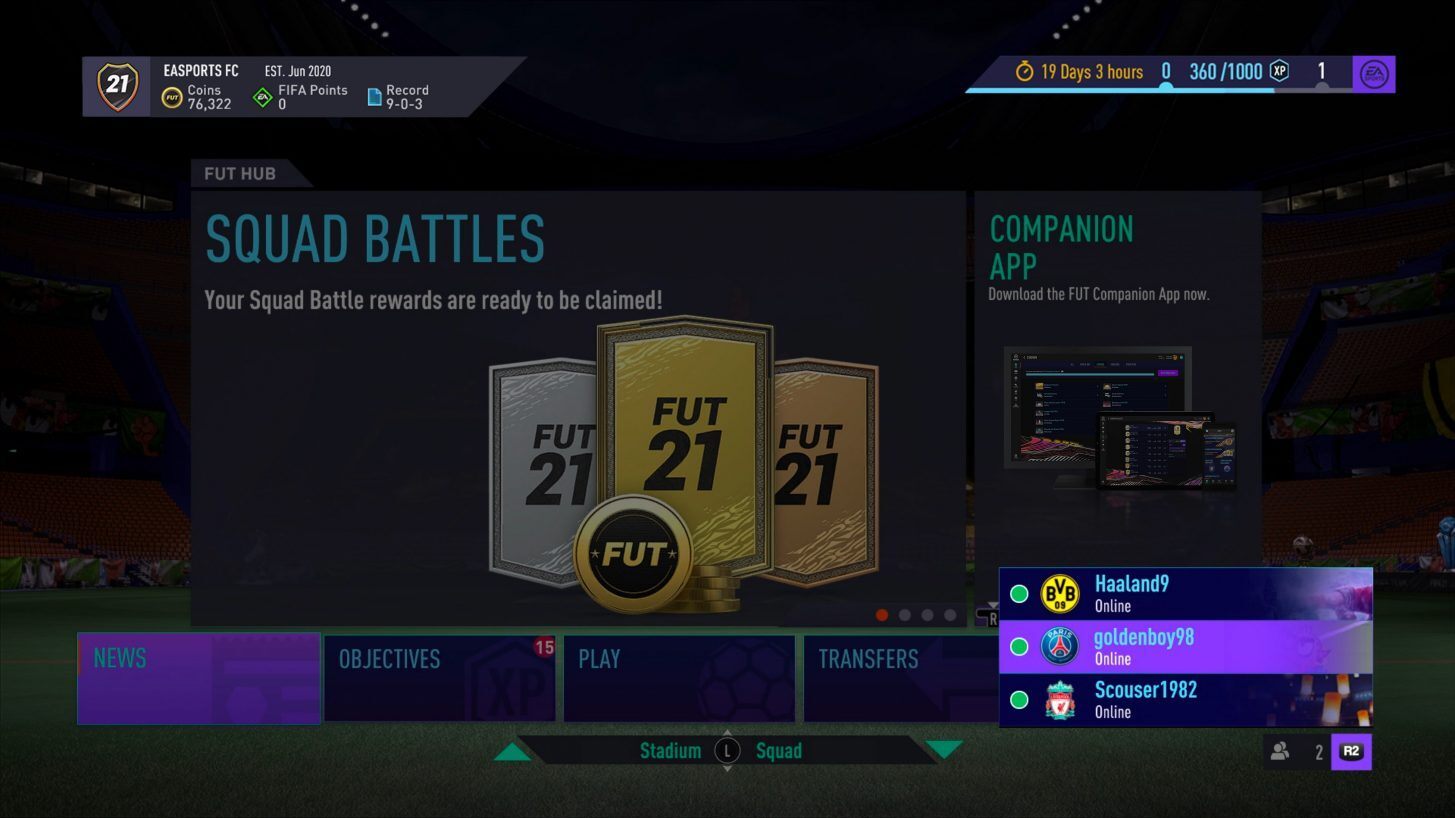The image size is (1455, 818).
Task: Select the FIFA Points icon
Action: [x=263, y=97]
